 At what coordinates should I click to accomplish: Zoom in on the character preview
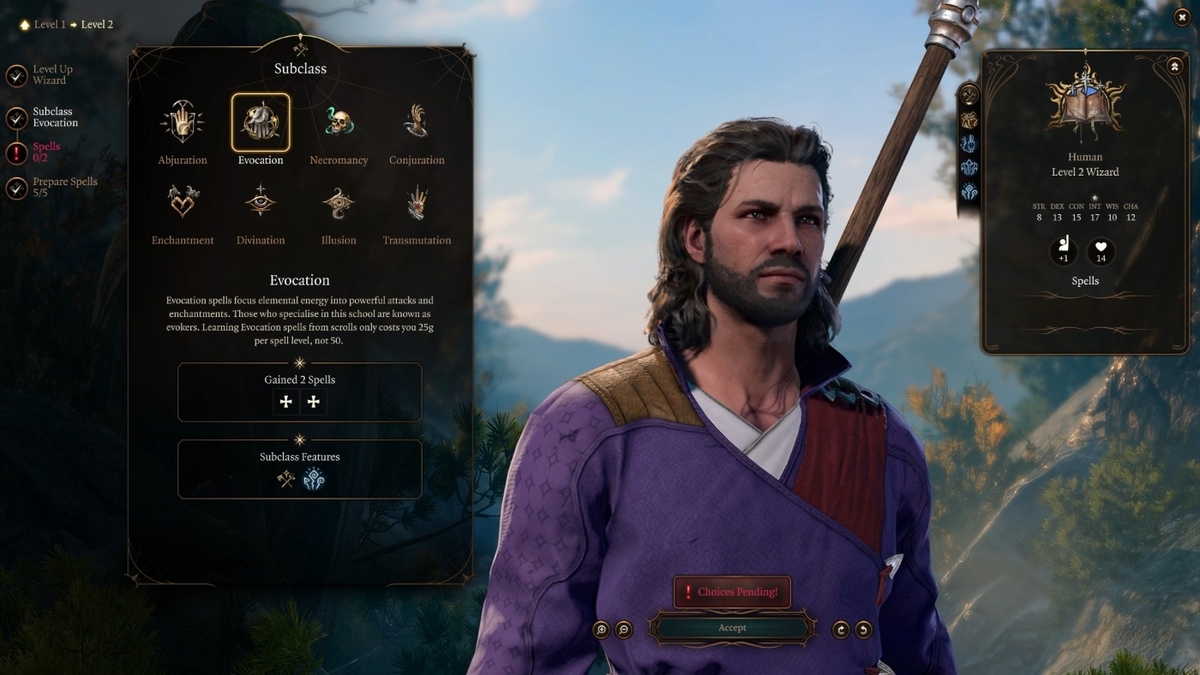click(601, 629)
